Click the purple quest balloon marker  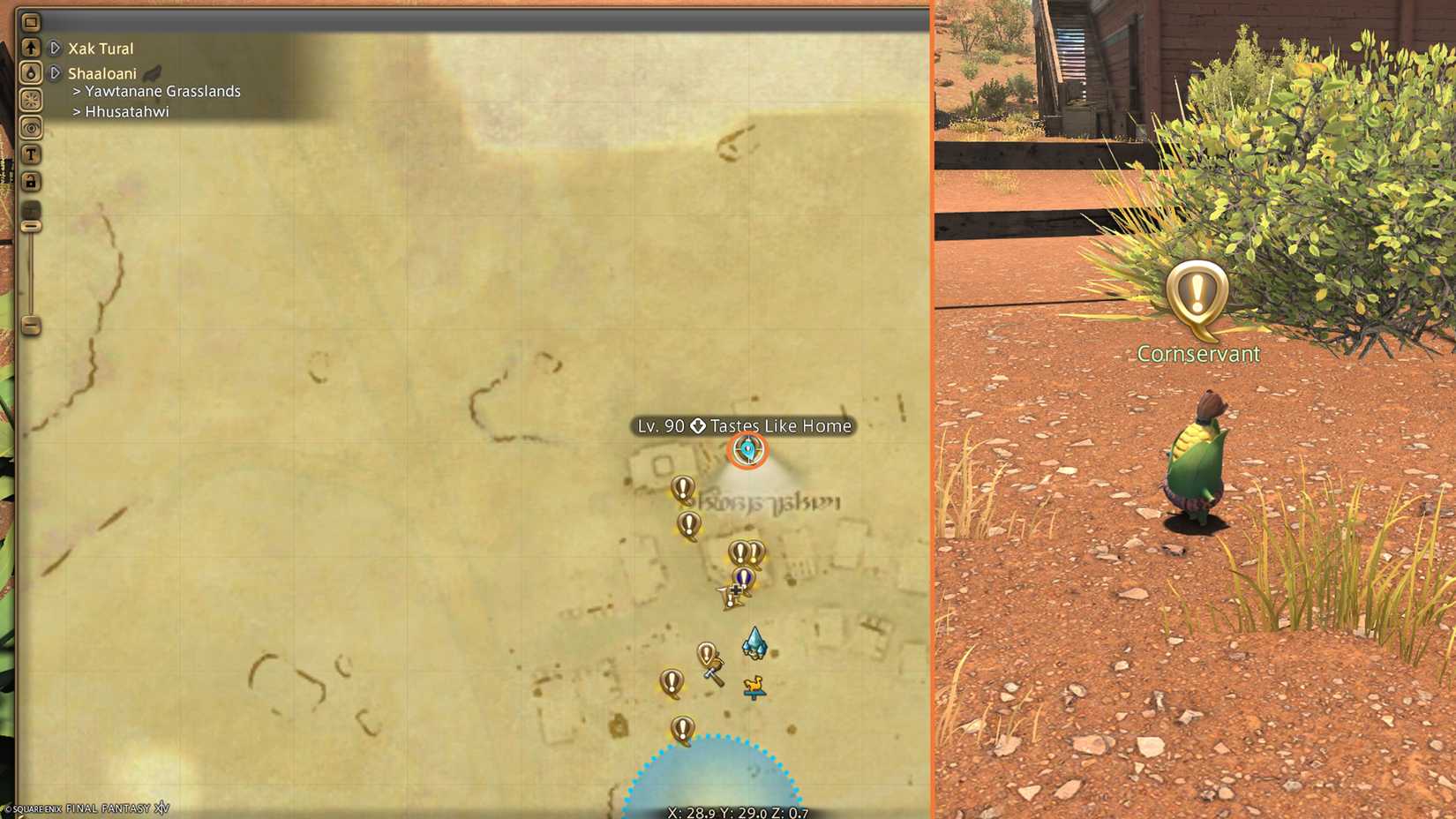744,578
